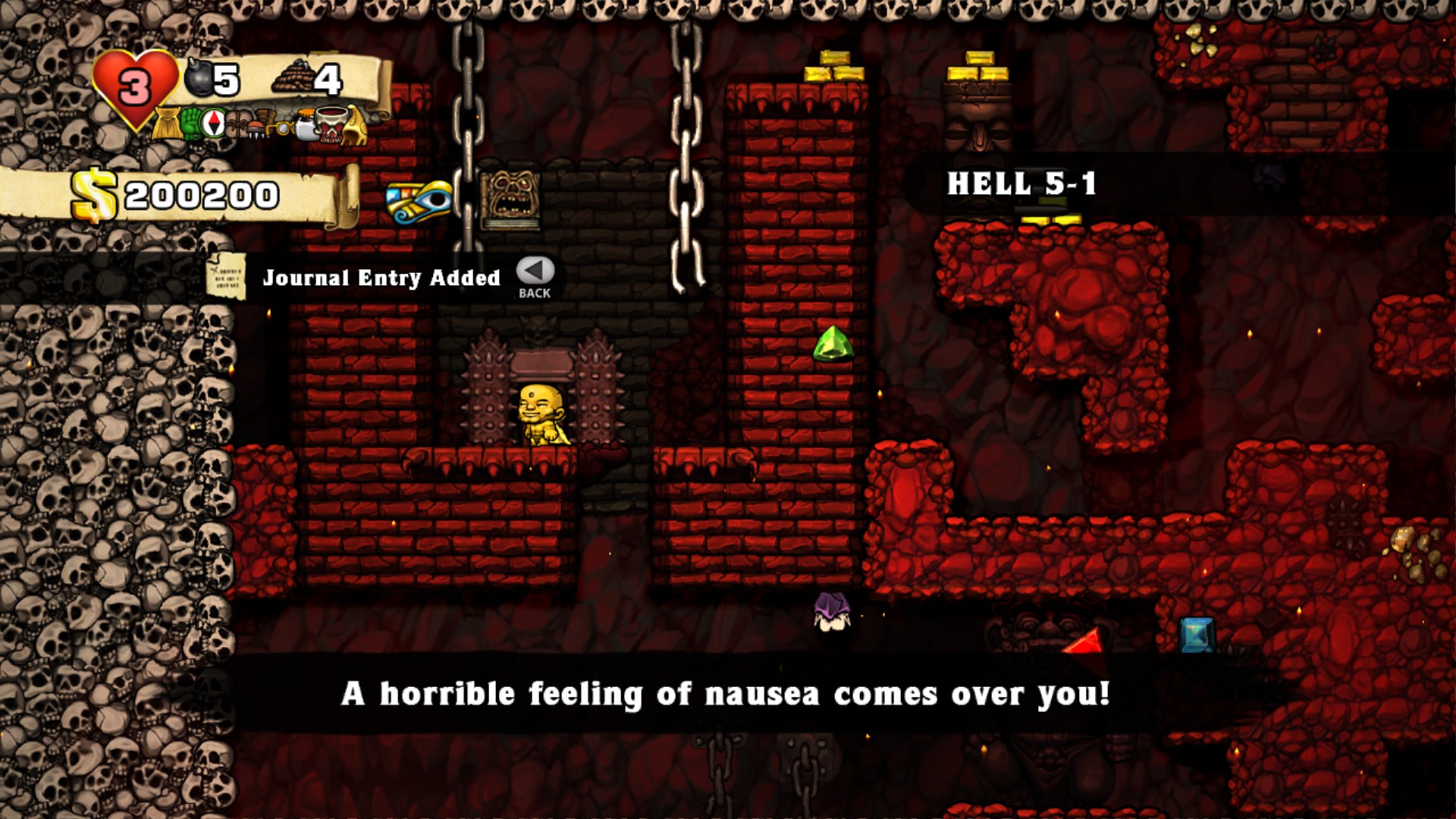1456x819 pixels.
Task: Click the dollar sign money icon
Action: coord(94,196)
